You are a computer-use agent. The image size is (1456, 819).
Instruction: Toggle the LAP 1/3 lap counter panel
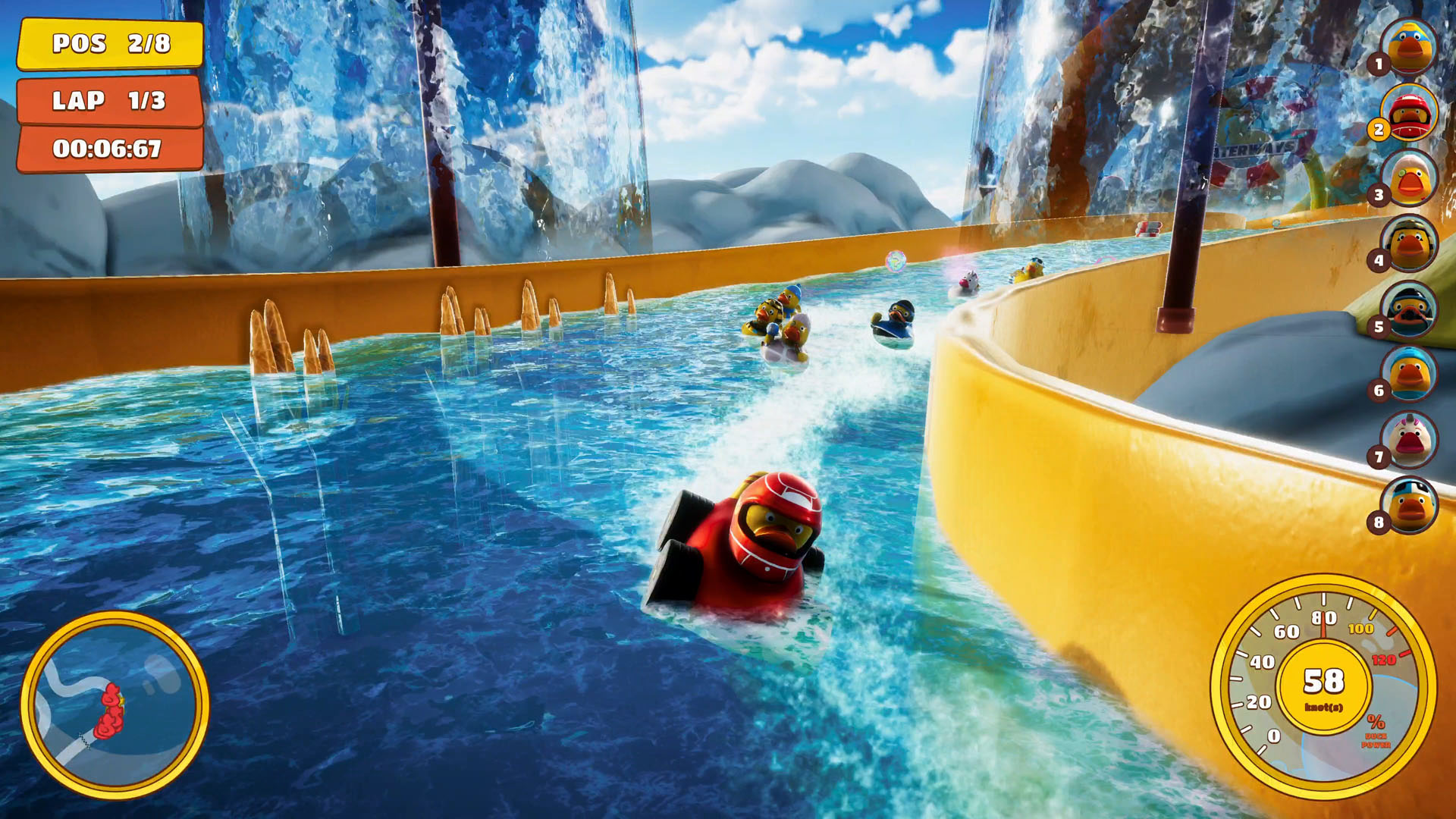(x=111, y=101)
